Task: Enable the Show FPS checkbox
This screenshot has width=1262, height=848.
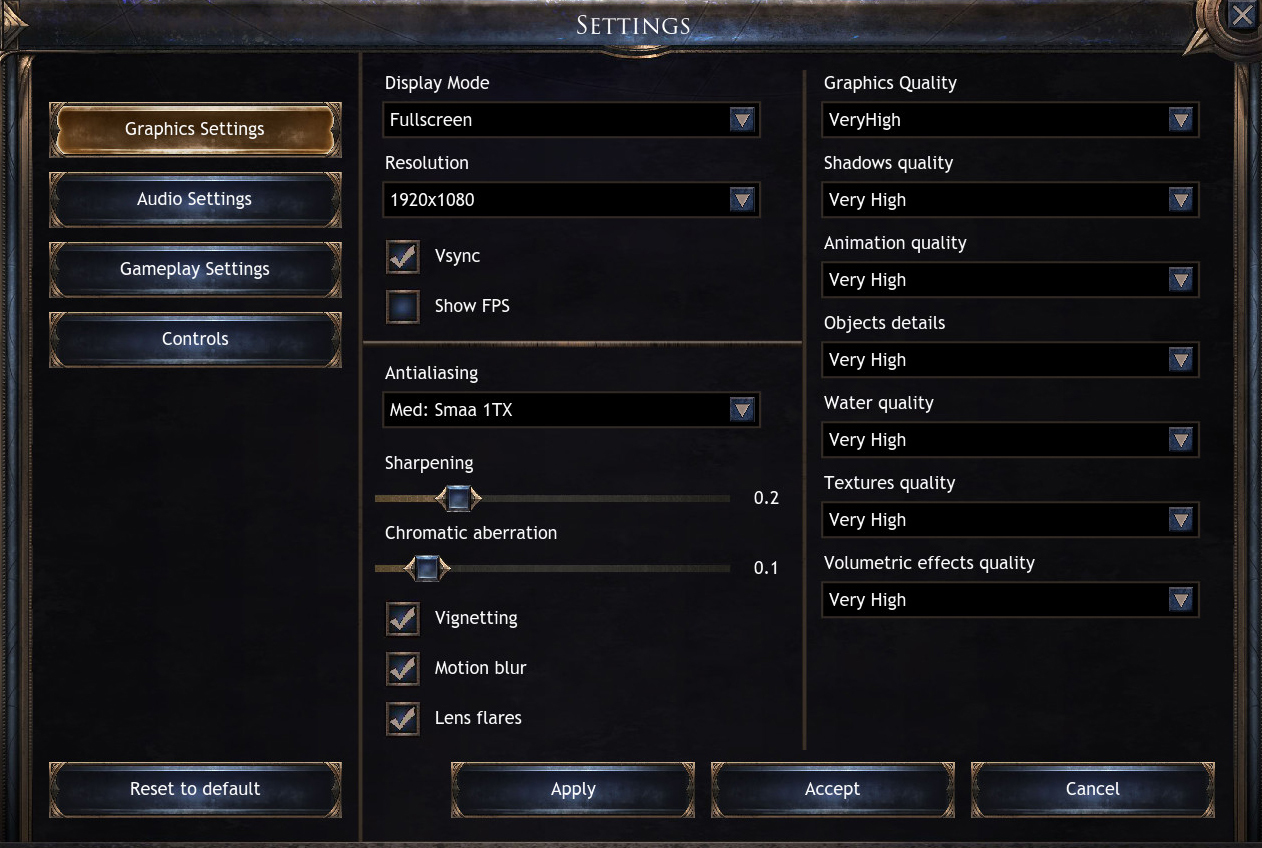Action: pyautogui.click(x=403, y=306)
